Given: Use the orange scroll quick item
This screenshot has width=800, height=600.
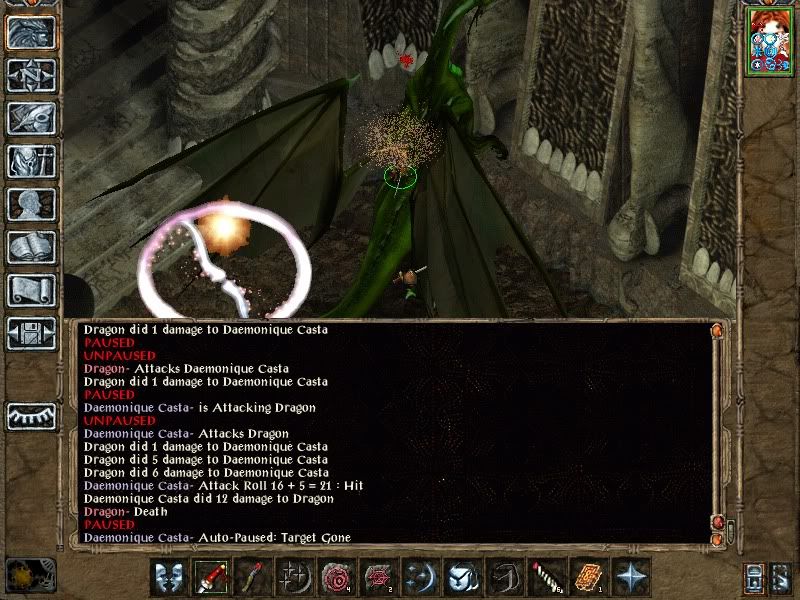Looking at the screenshot, I should tap(587, 577).
